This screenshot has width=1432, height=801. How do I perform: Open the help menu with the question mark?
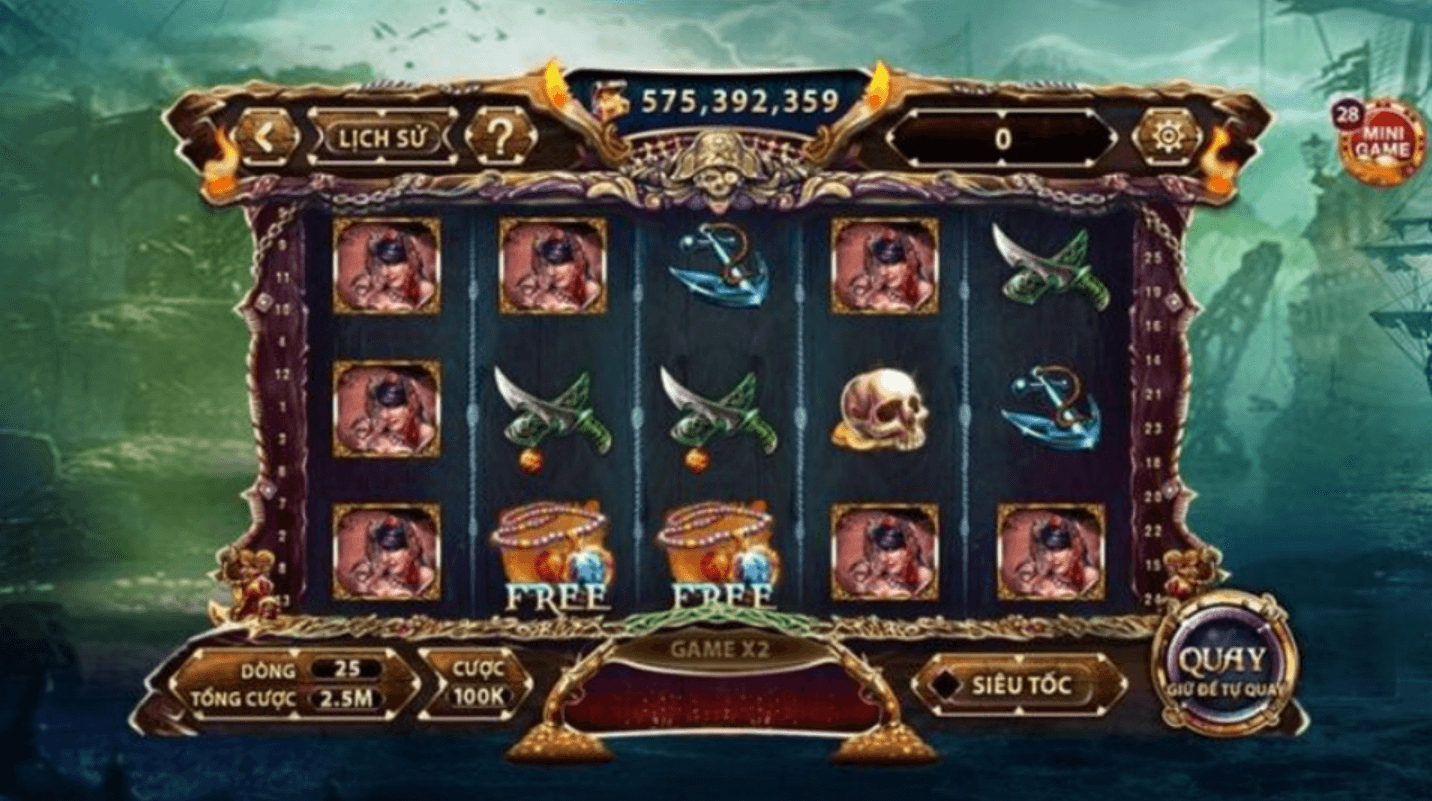click(x=503, y=135)
